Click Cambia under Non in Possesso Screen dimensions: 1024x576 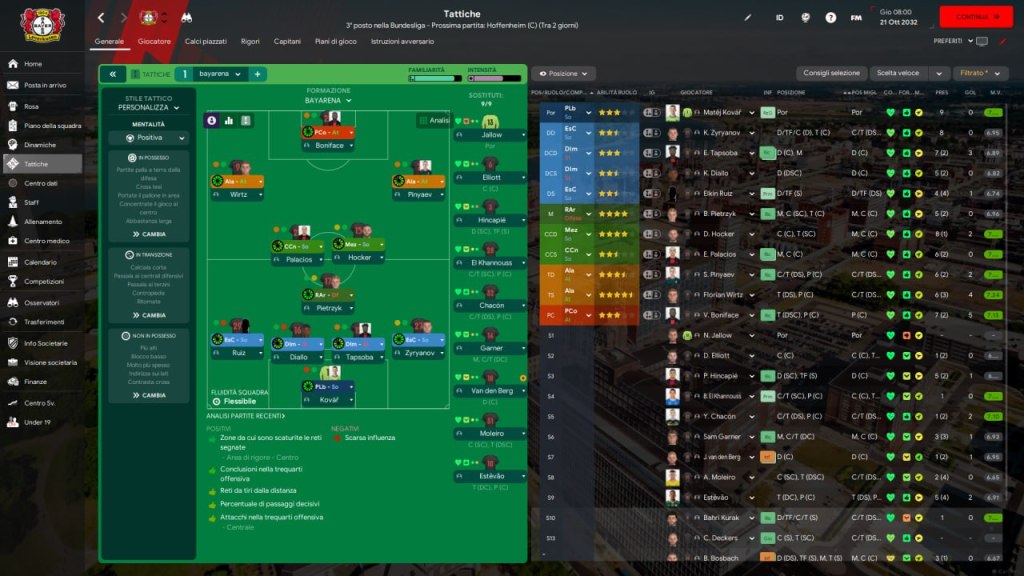coord(148,395)
